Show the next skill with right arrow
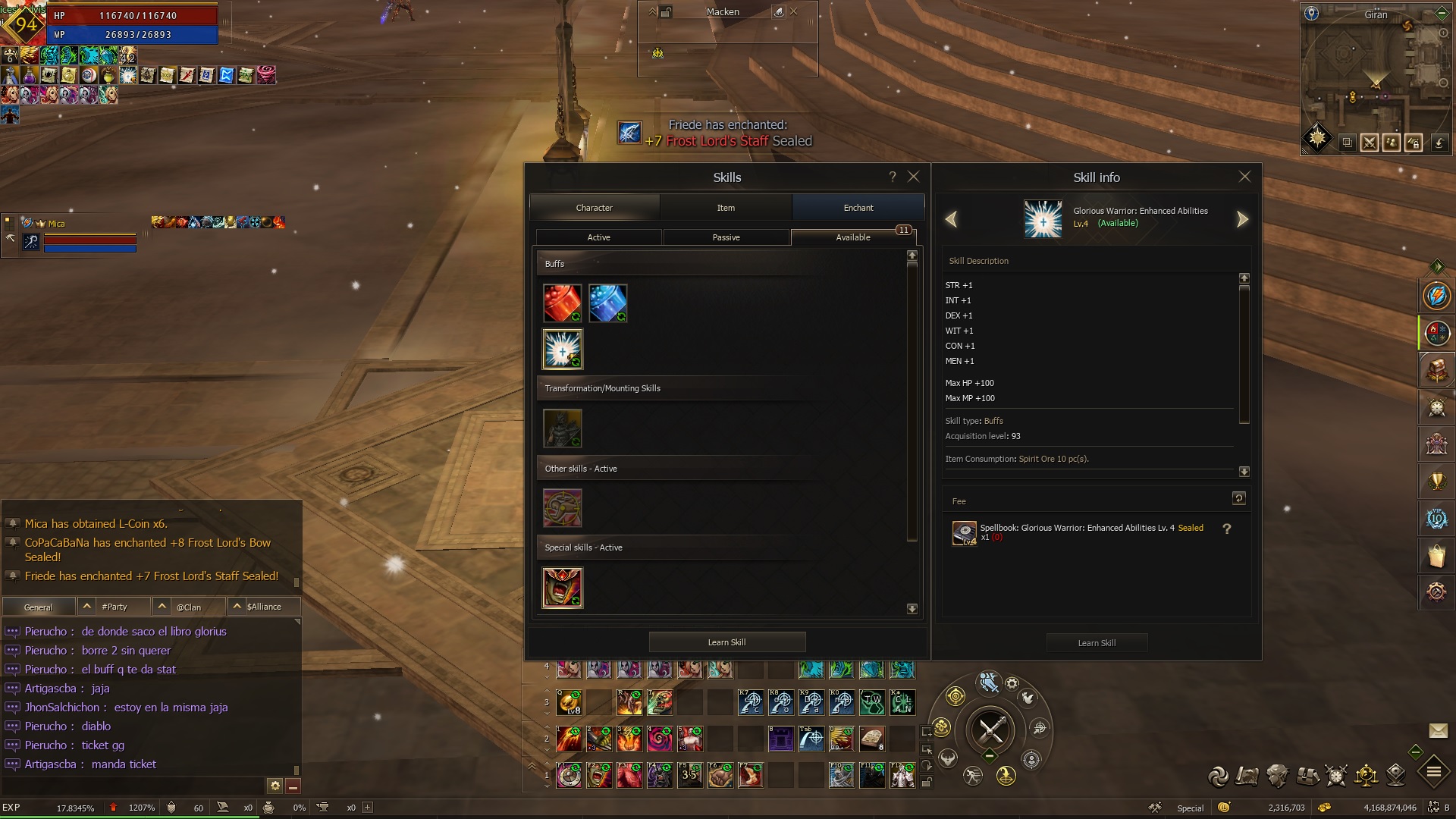Screen dimensions: 1456x819 pos(1242,220)
